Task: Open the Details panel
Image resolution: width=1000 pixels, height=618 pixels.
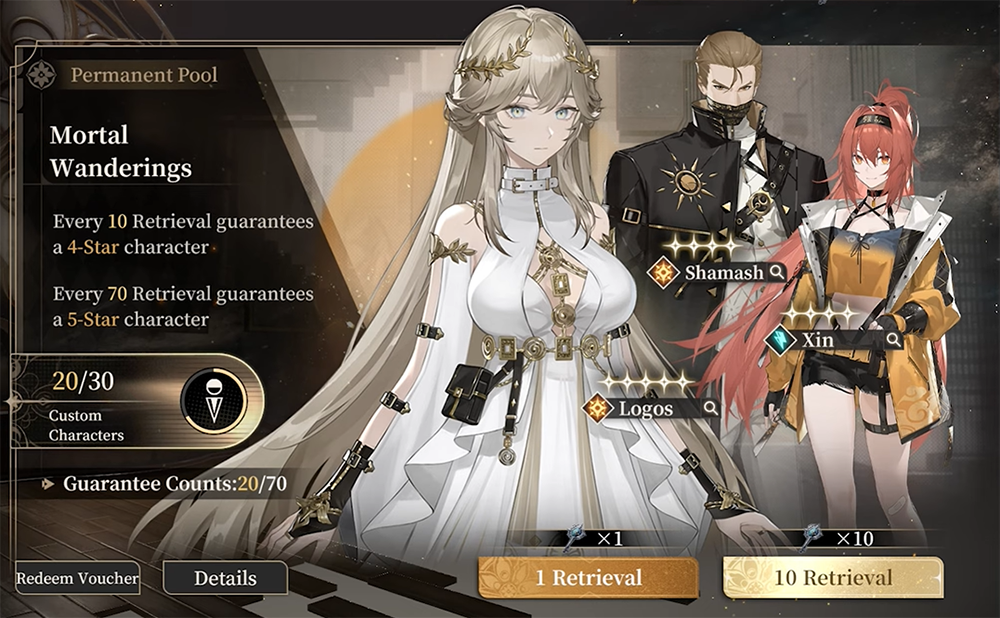Action: tap(225, 578)
